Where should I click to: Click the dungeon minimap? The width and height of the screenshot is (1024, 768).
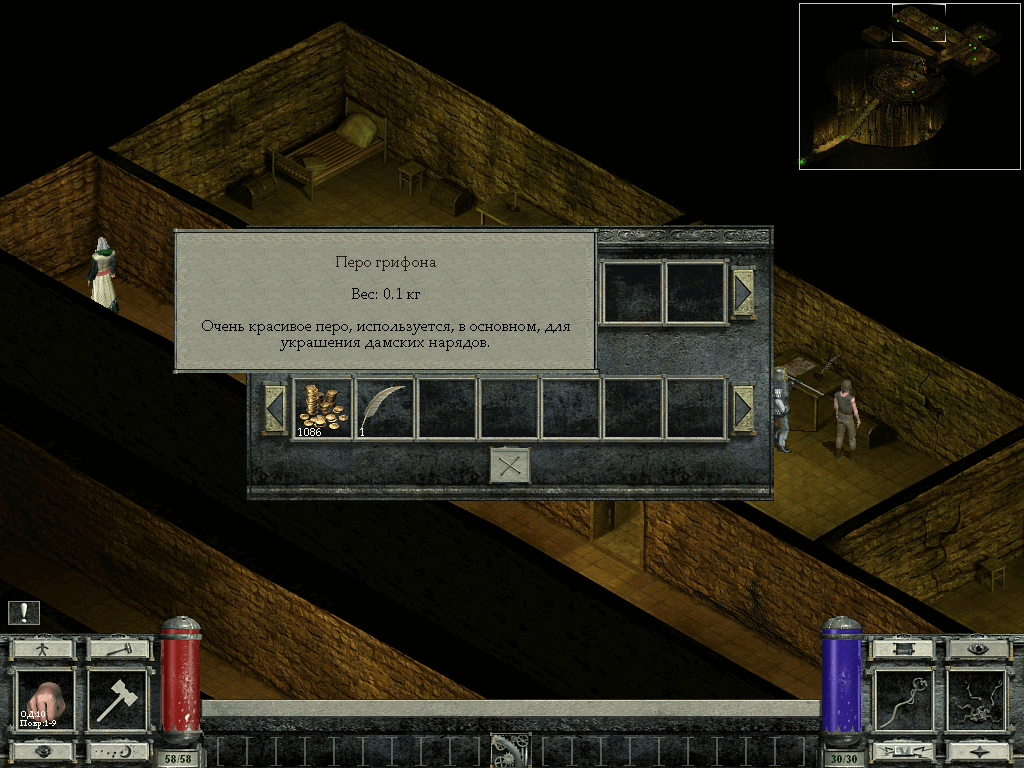pyautogui.click(x=910, y=86)
